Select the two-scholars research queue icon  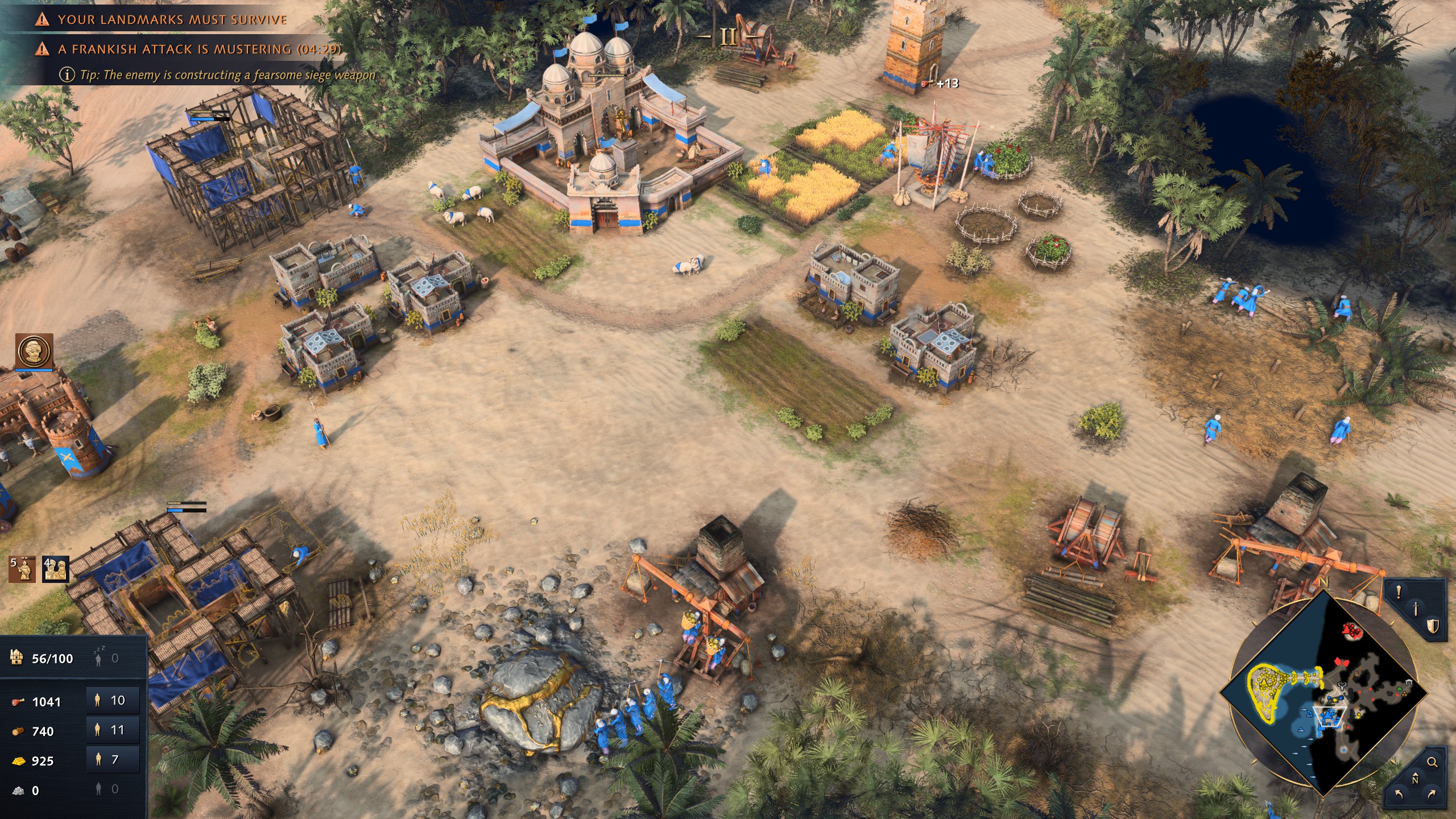[x=56, y=569]
